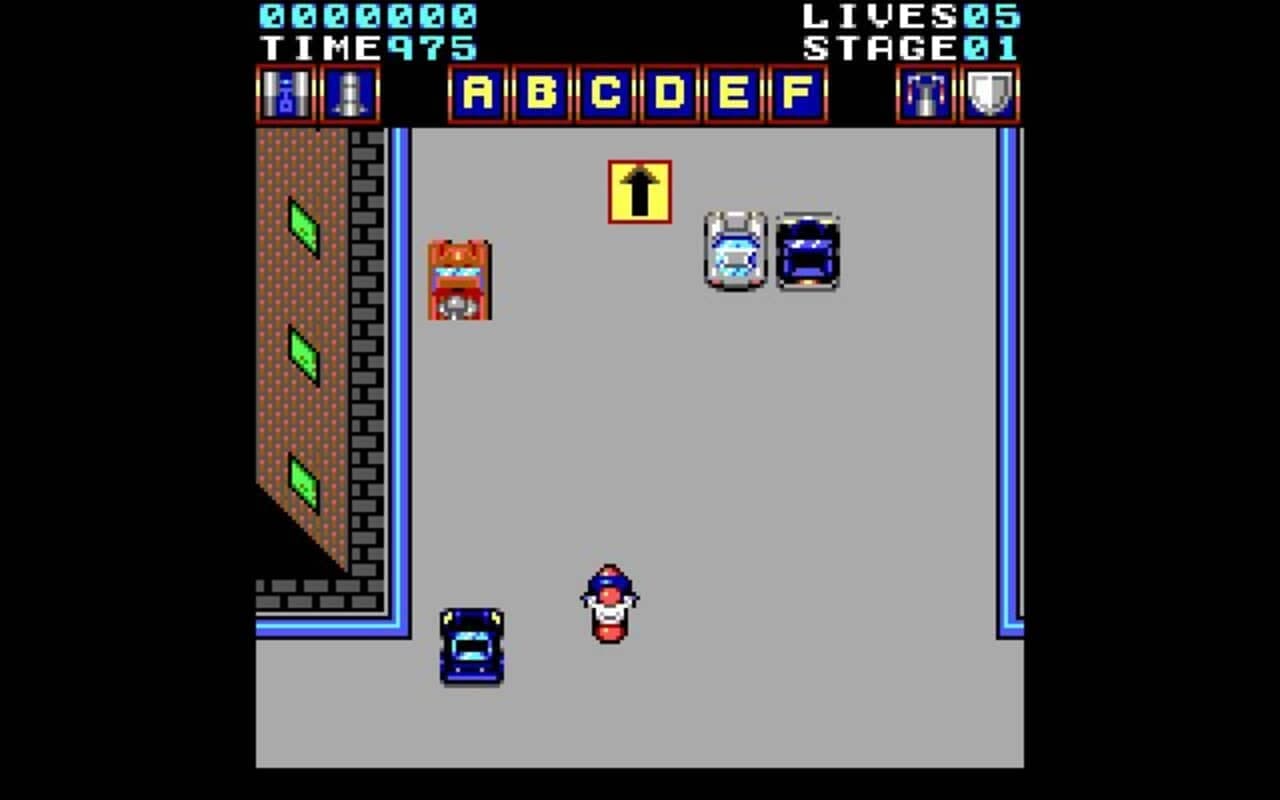The image size is (1280, 800).
Task: Click the red convertible car sprite
Action: coord(461,281)
